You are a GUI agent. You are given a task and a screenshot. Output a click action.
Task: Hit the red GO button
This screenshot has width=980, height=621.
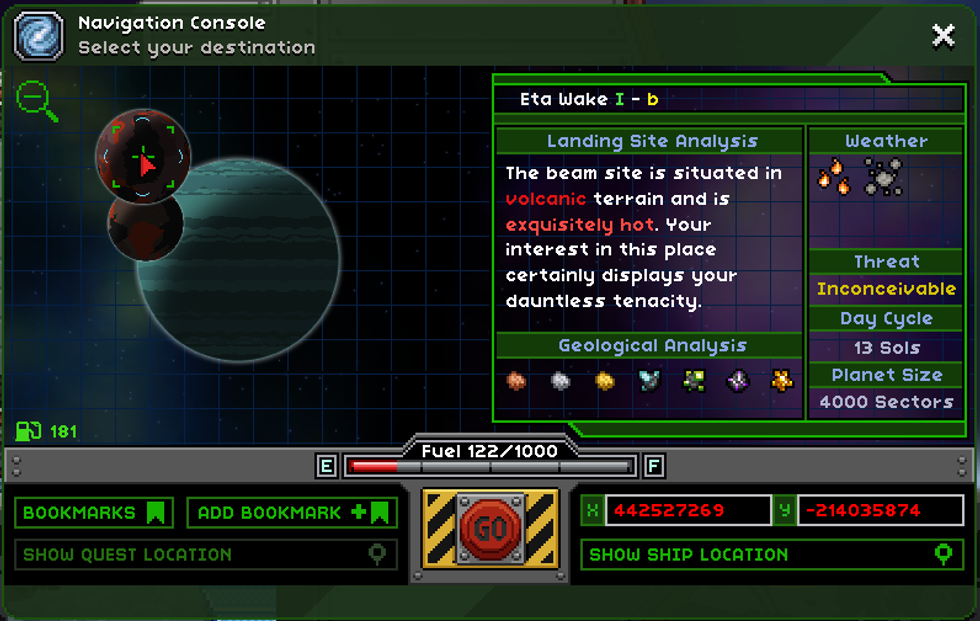(x=490, y=529)
